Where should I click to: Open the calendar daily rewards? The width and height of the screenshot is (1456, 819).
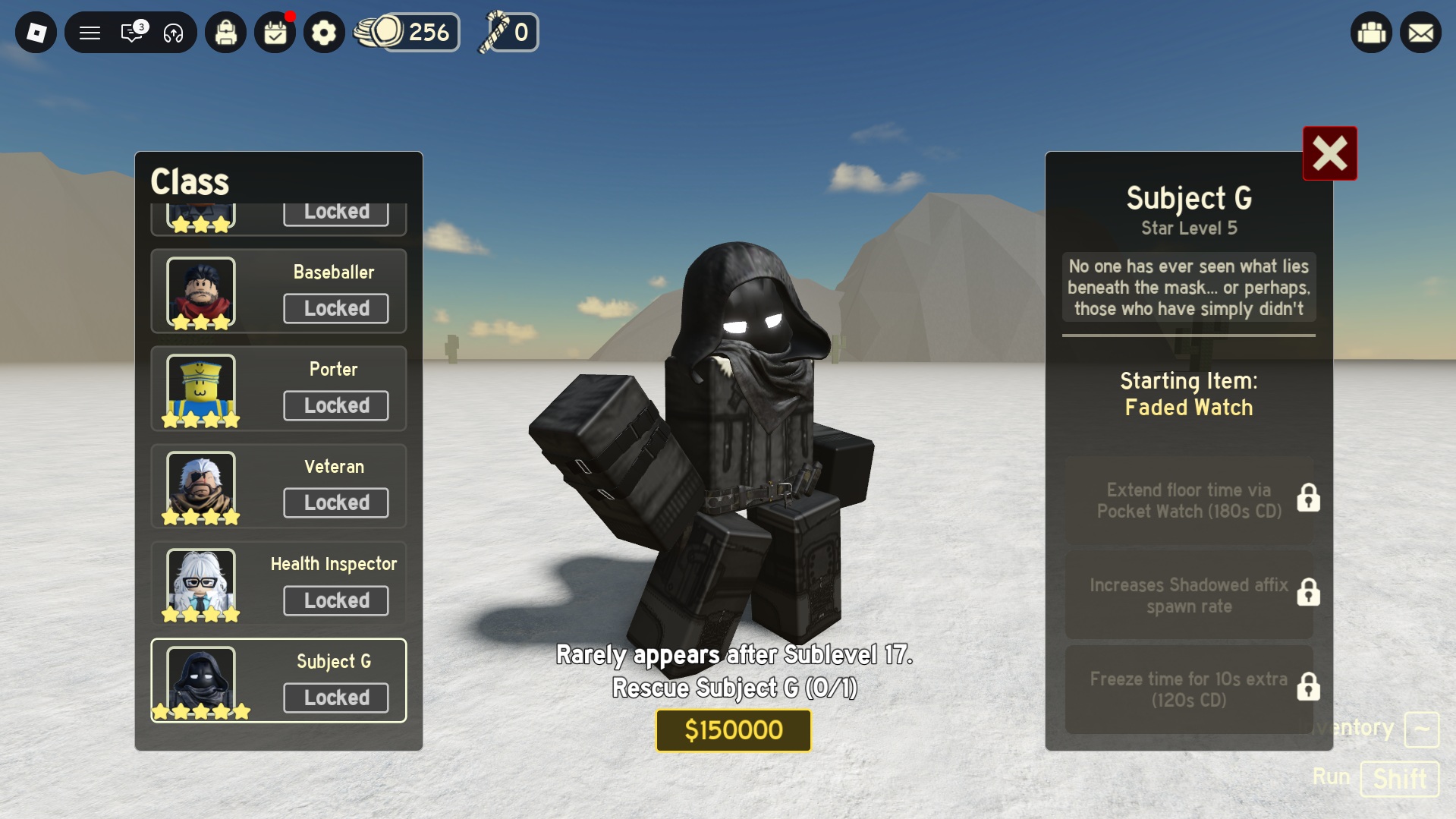pyautogui.click(x=275, y=33)
